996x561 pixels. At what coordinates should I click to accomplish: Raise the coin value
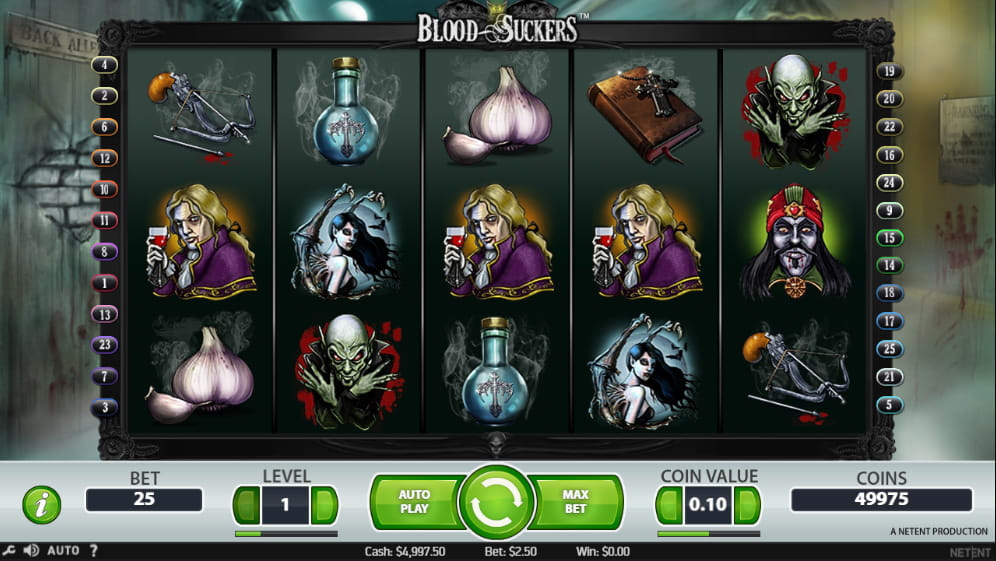[747, 505]
